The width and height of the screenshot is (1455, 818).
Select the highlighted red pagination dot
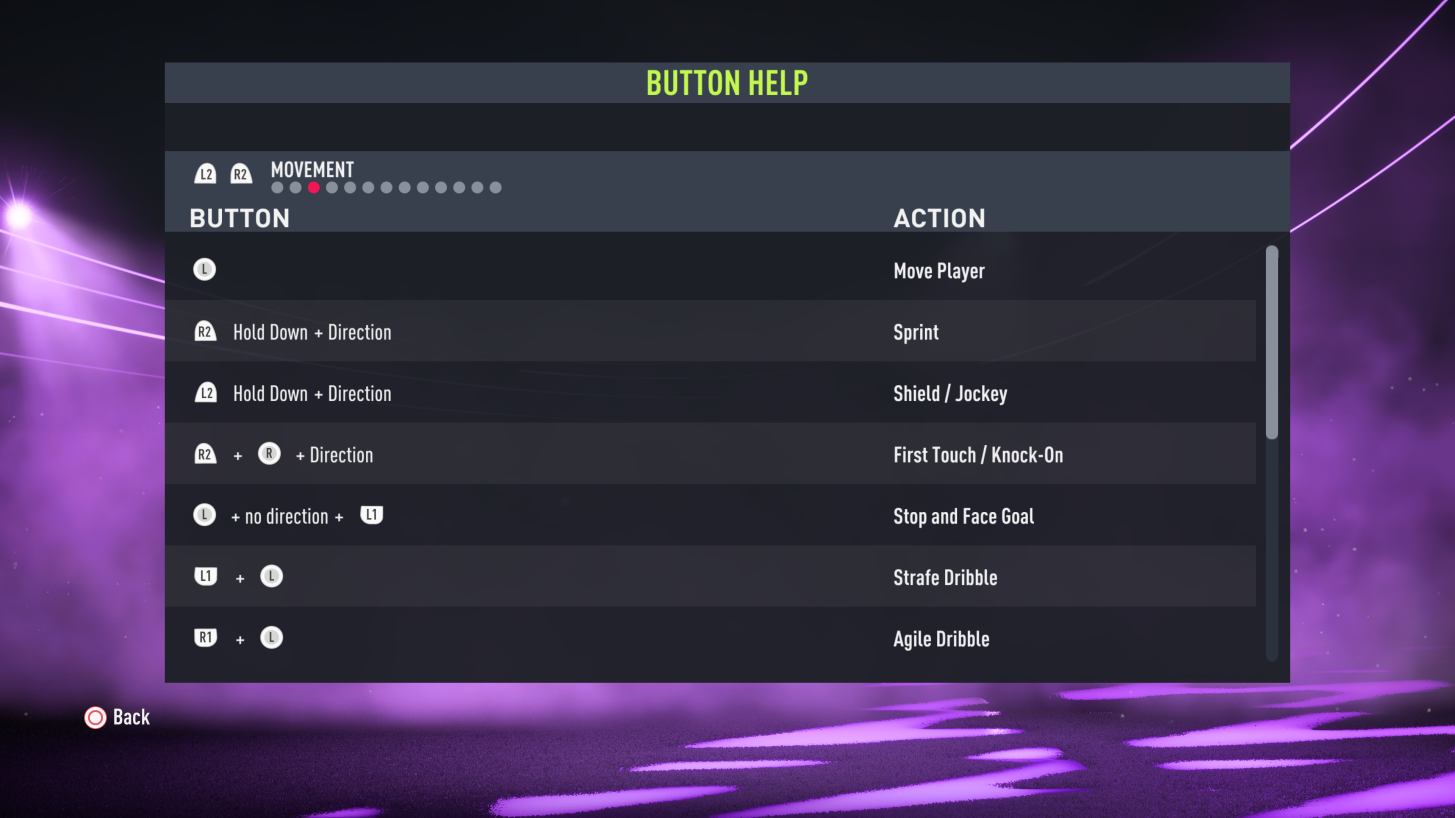(x=313, y=187)
